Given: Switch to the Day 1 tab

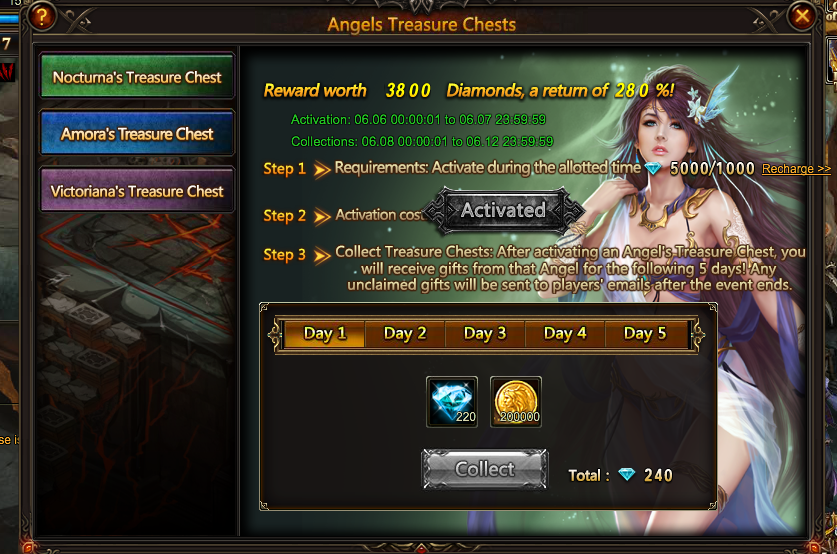Looking at the screenshot, I should [325, 334].
